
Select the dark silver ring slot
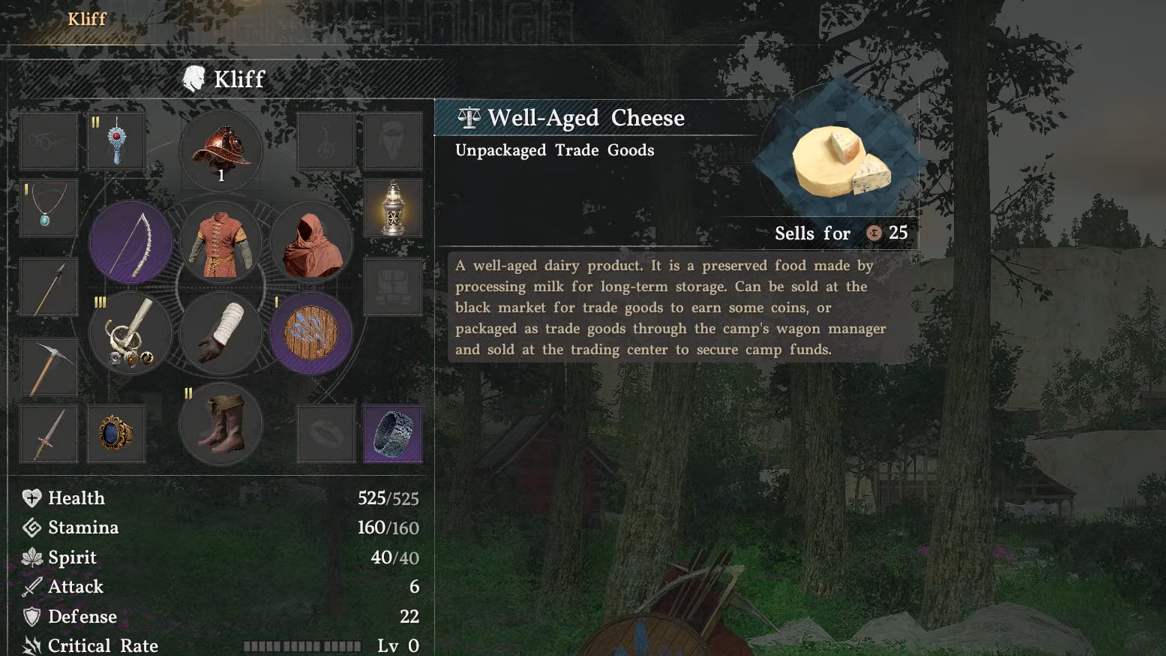click(392, 434)
